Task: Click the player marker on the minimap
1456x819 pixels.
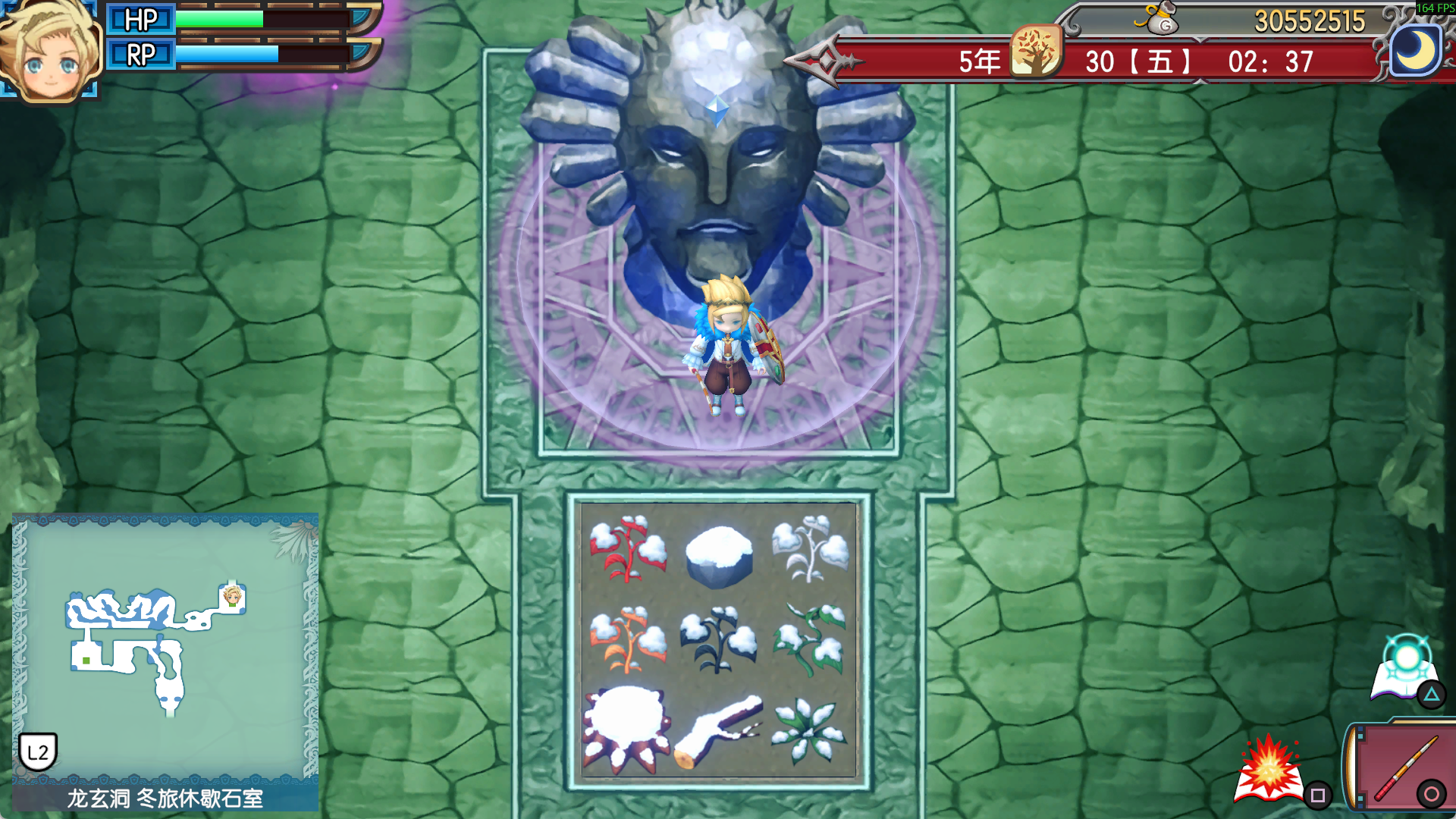Action: pyautogui.click(x=232, y=597)
